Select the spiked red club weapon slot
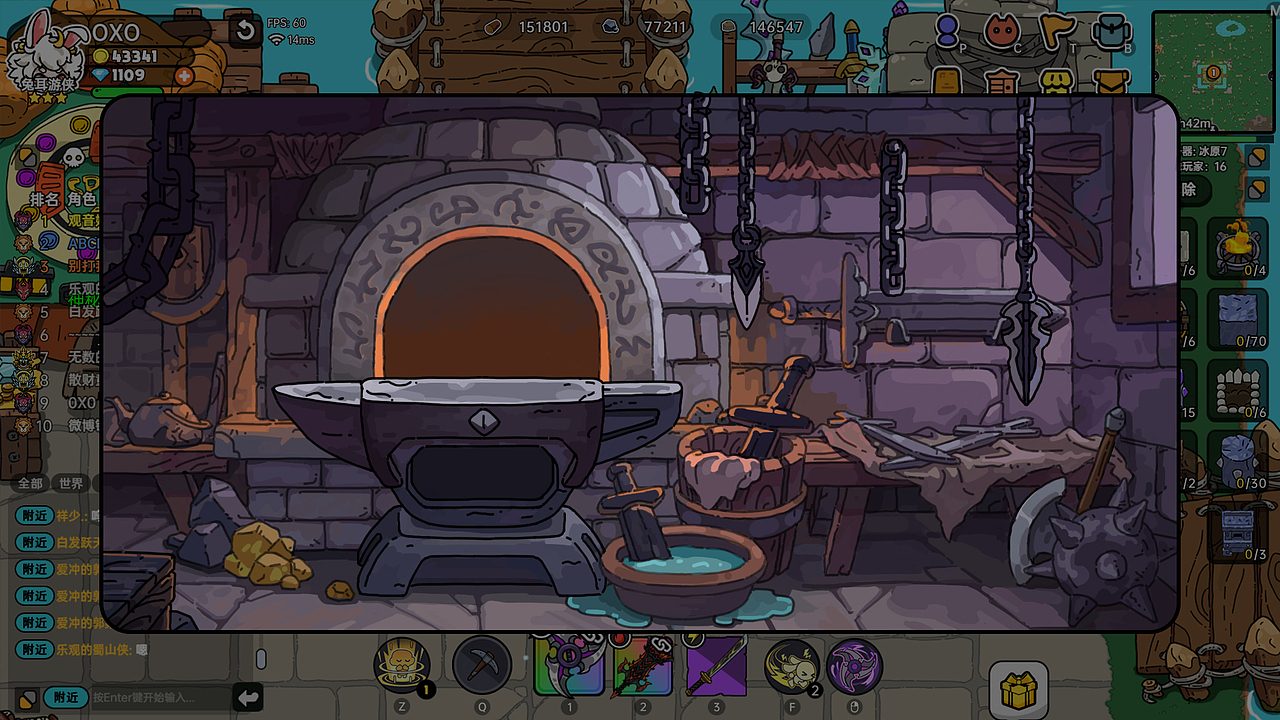 (x=643, y=666)
